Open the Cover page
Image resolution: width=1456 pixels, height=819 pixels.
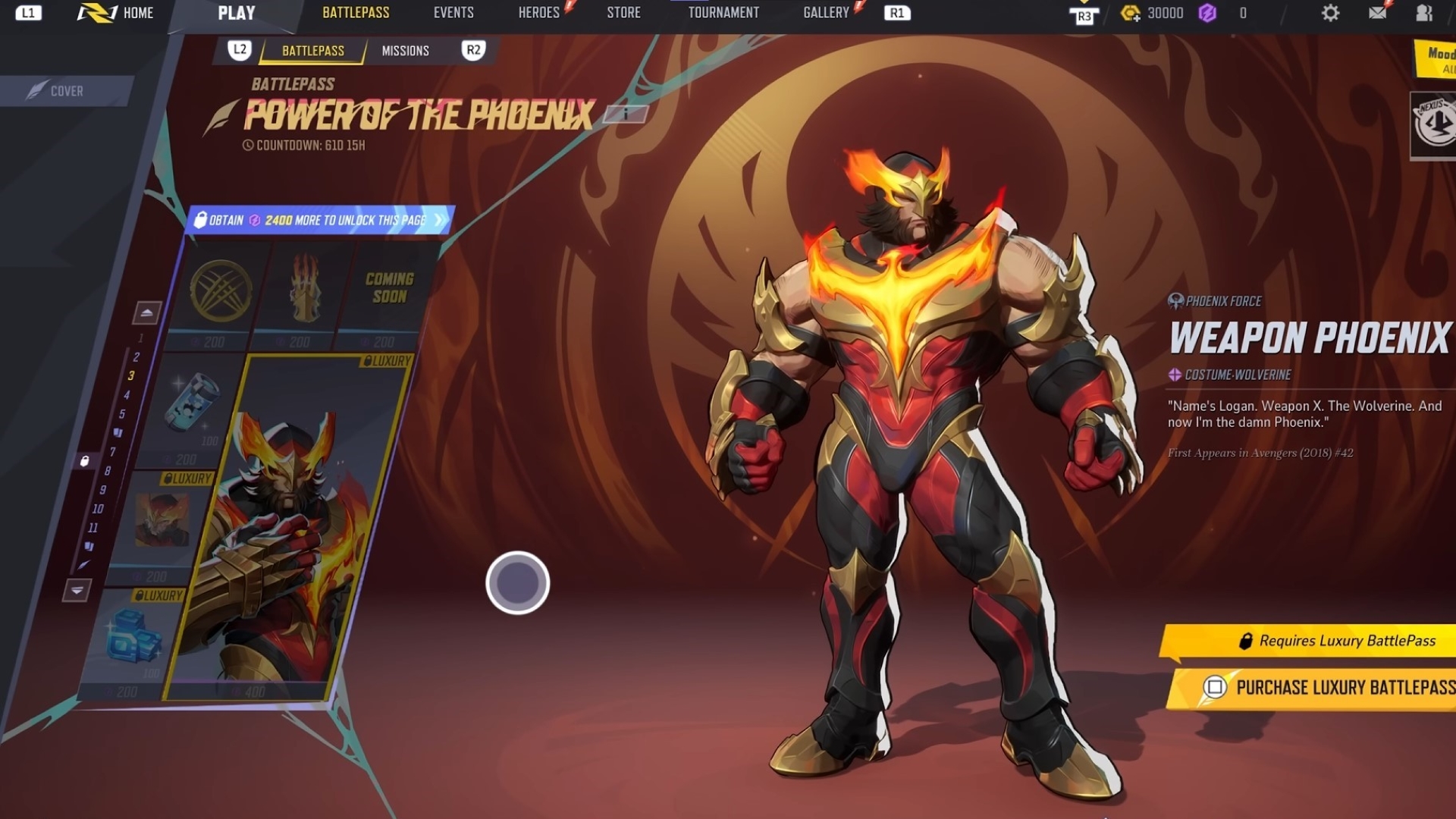pos(66,91)
